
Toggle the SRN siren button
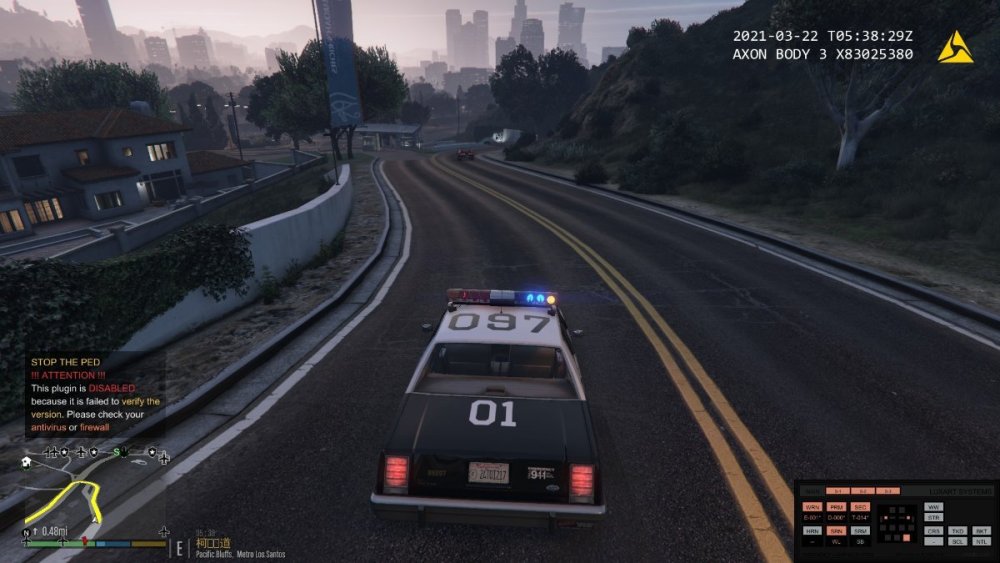[836, 530]
